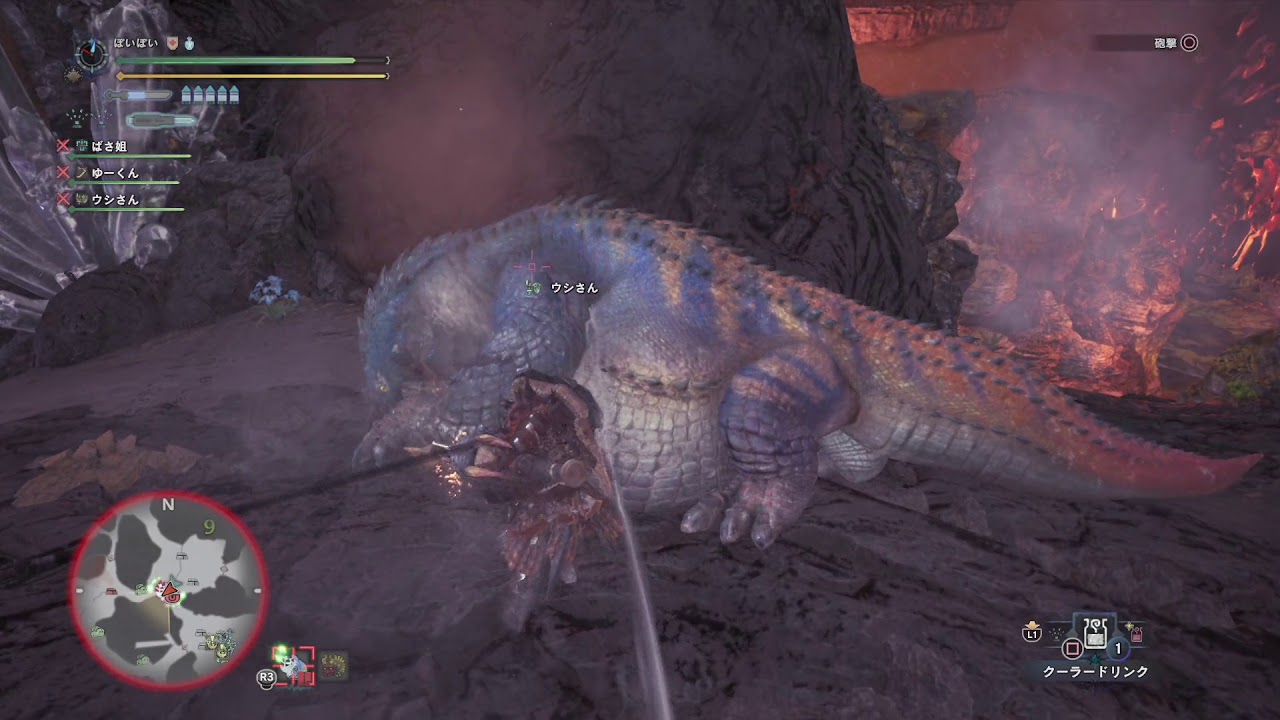The height and width of the screenshot is (720, 1280).
Task: Click the player marker on the minimap
Action: (x=170, y=591)
